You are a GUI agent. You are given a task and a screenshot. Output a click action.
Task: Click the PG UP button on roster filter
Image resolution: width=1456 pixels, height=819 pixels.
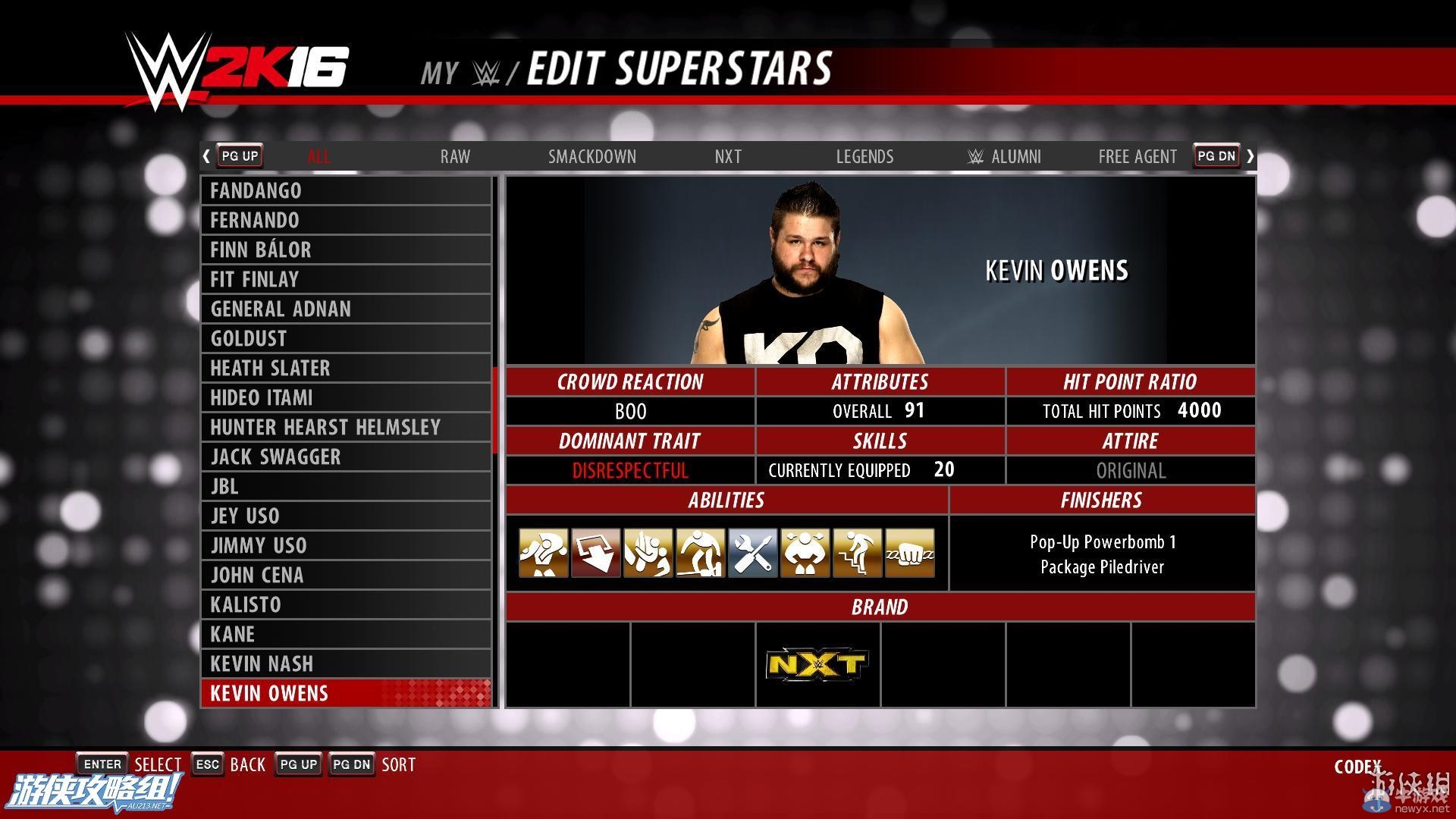(x=239, y=155)
